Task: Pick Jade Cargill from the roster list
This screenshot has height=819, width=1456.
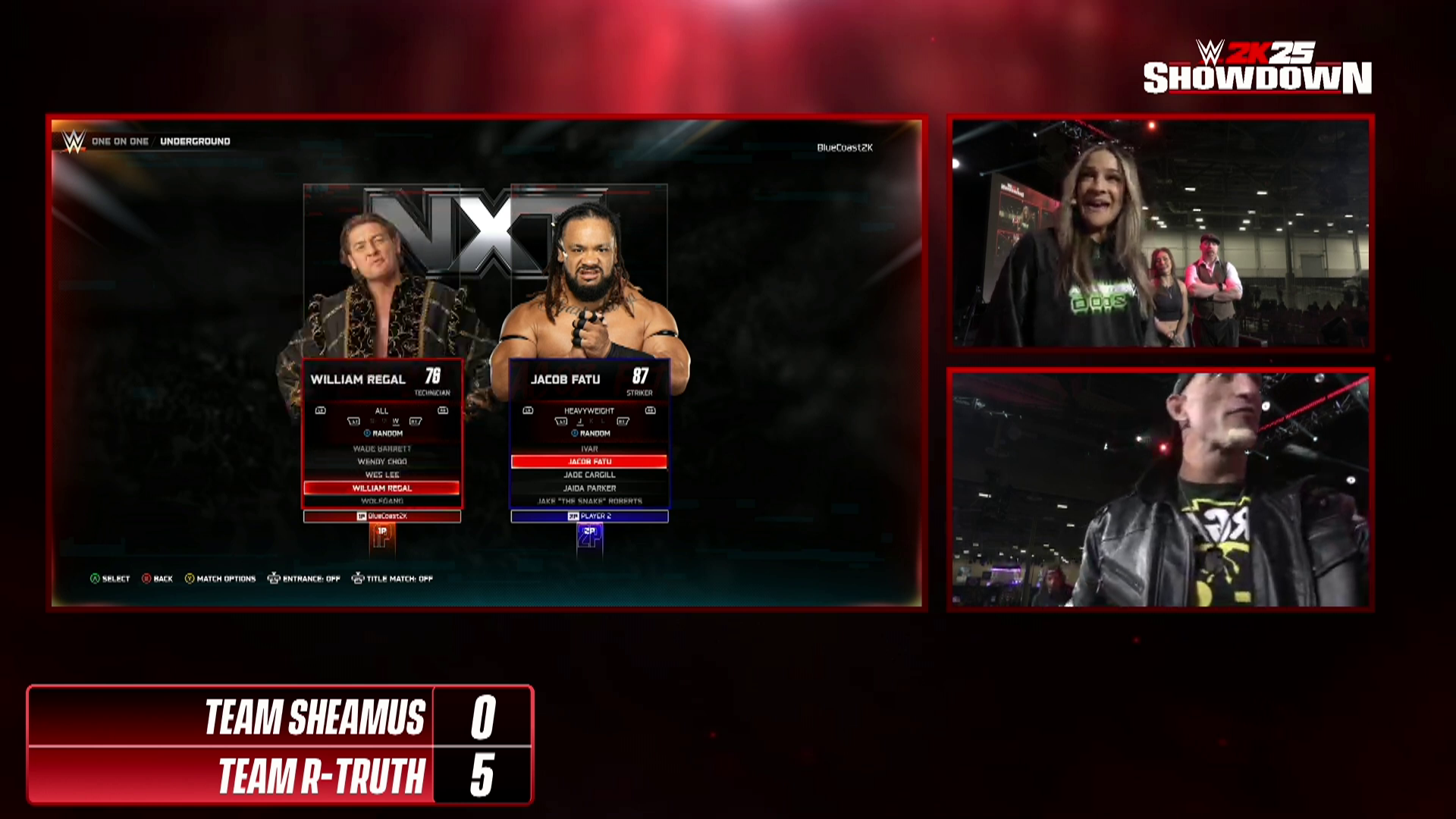Action: (589, 475)
